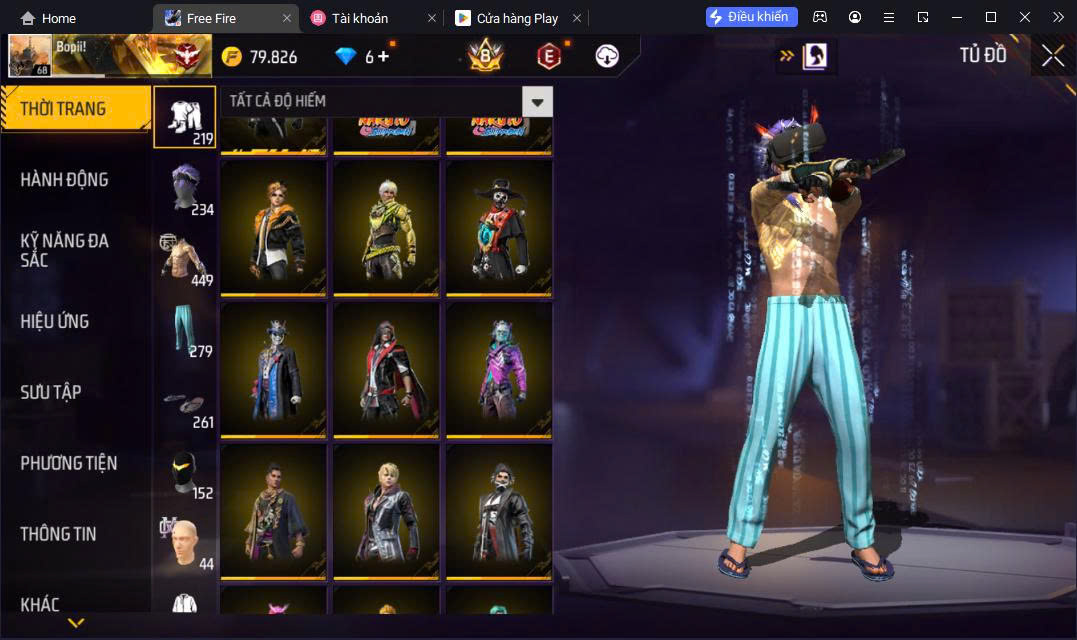Add diamonds with the plus button
The width and height of the screenshot is (1077, 640).
tap(383, 57)
